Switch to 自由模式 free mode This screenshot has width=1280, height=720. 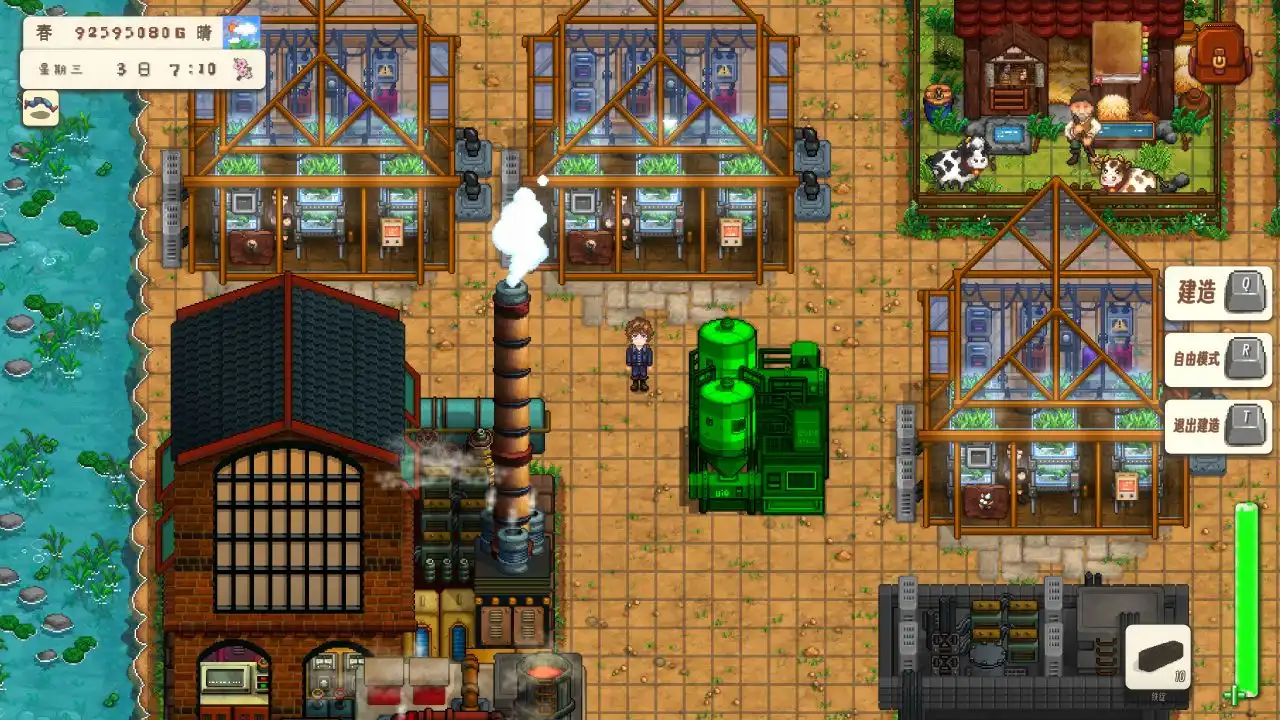1217,359
